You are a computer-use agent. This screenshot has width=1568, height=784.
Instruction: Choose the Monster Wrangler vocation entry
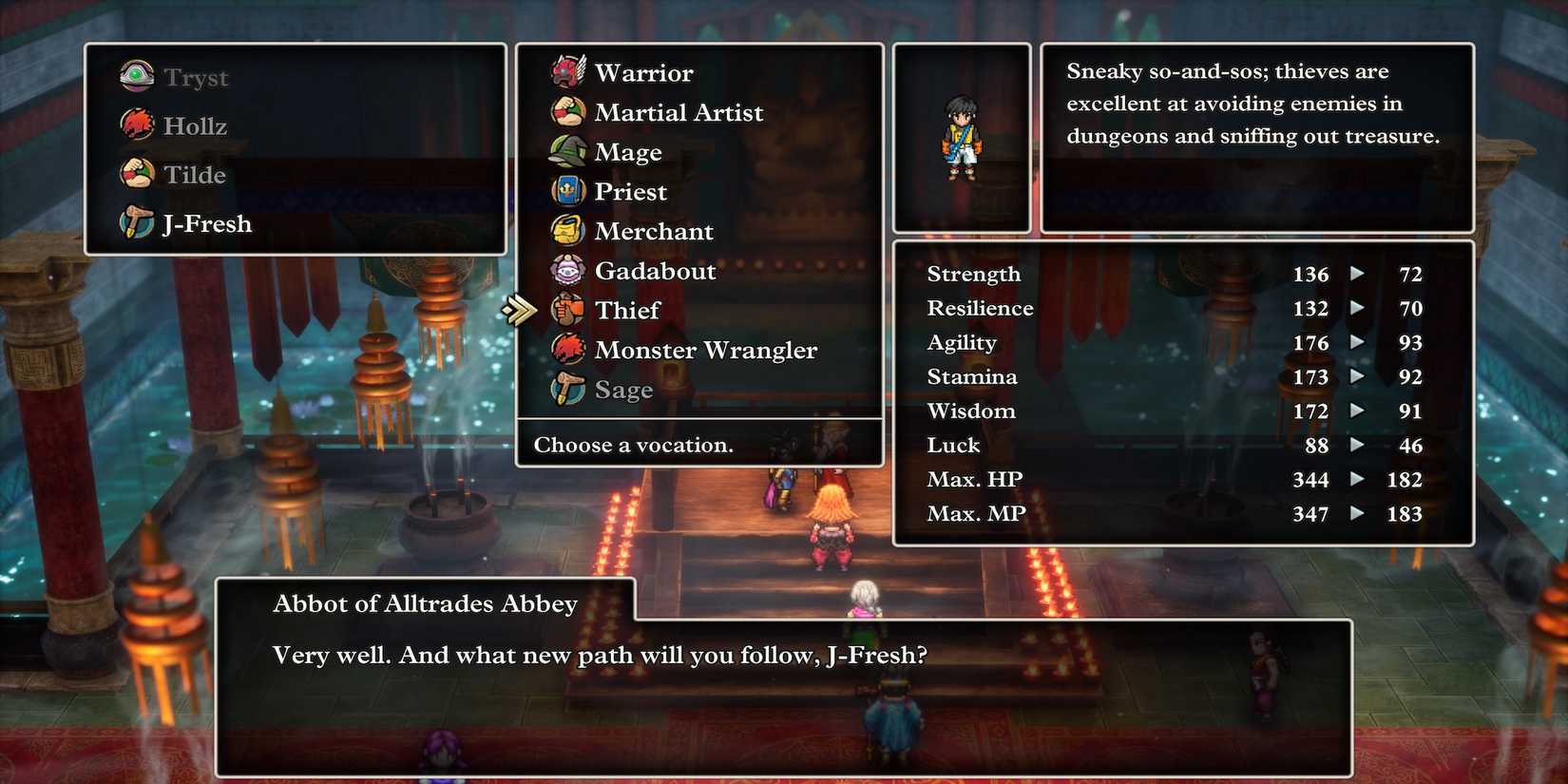tap(705, 350)
